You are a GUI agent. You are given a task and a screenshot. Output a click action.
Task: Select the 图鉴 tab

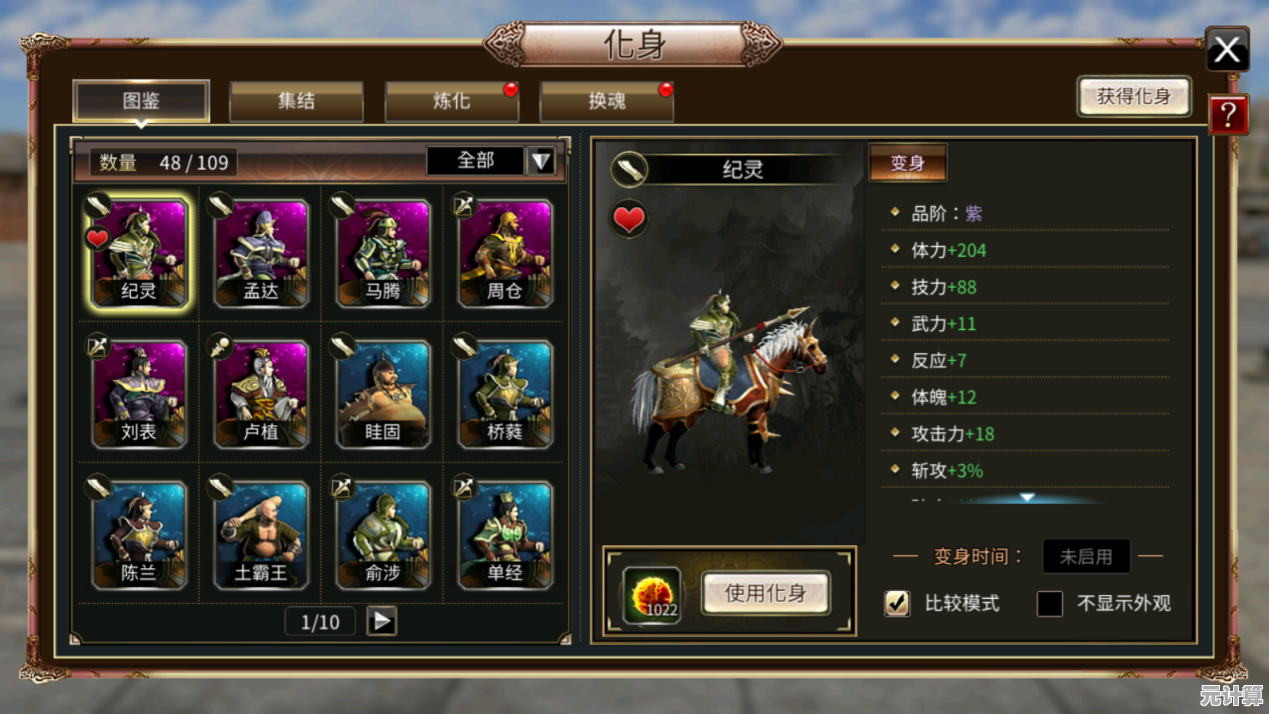141,101
